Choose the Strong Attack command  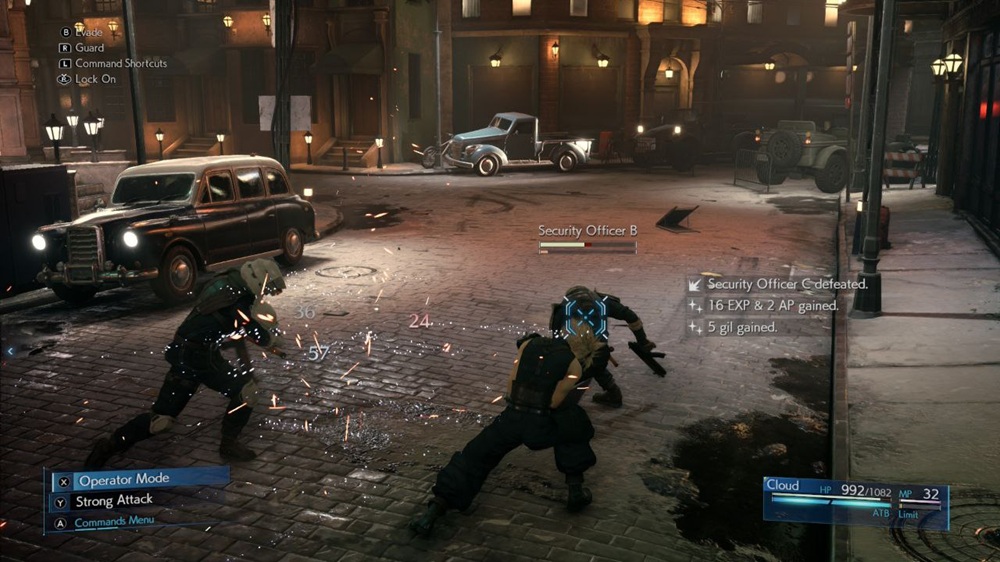[x=114, y=501]
